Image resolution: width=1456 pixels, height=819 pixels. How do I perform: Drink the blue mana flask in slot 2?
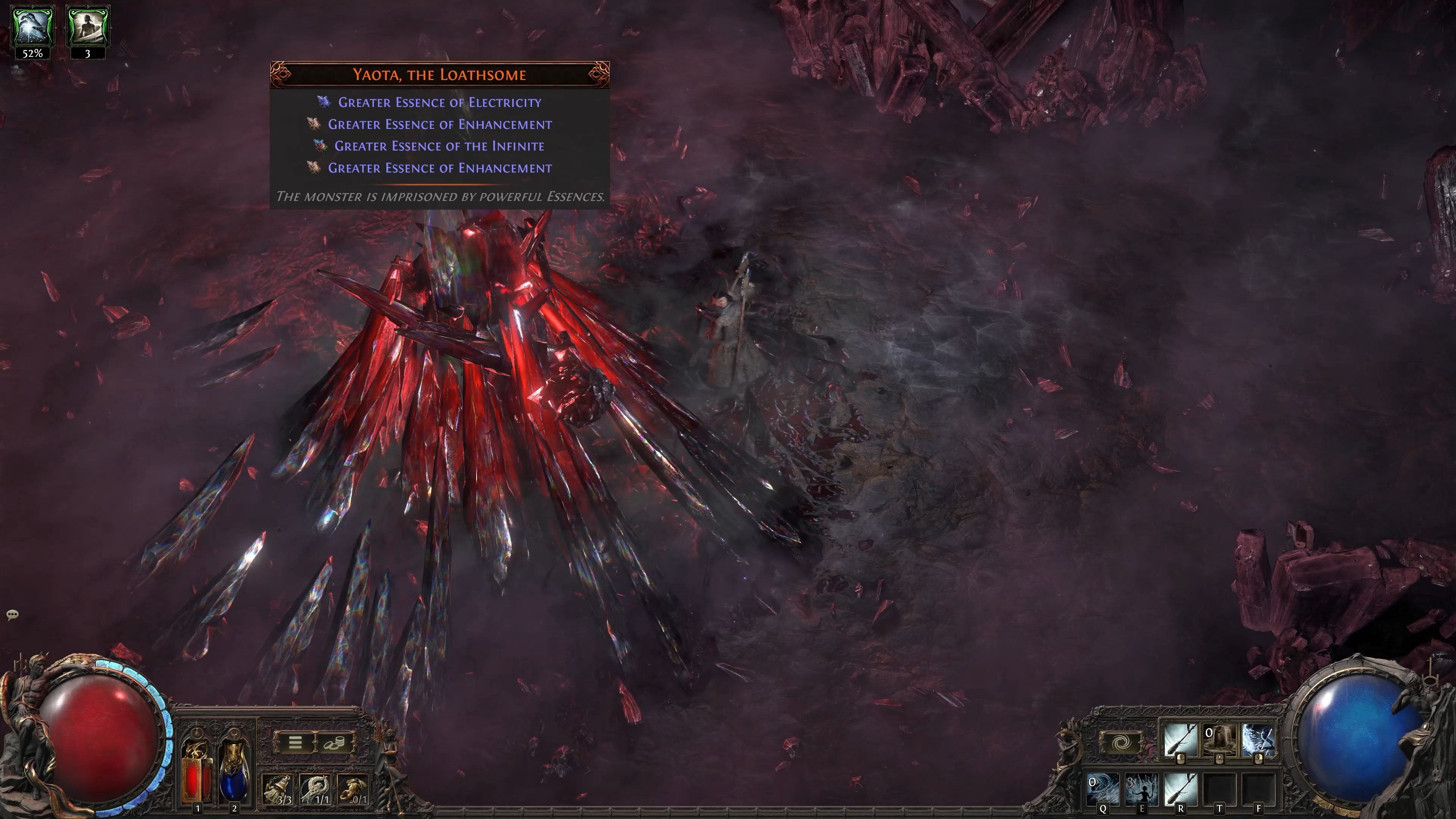(x=235, y=776)
